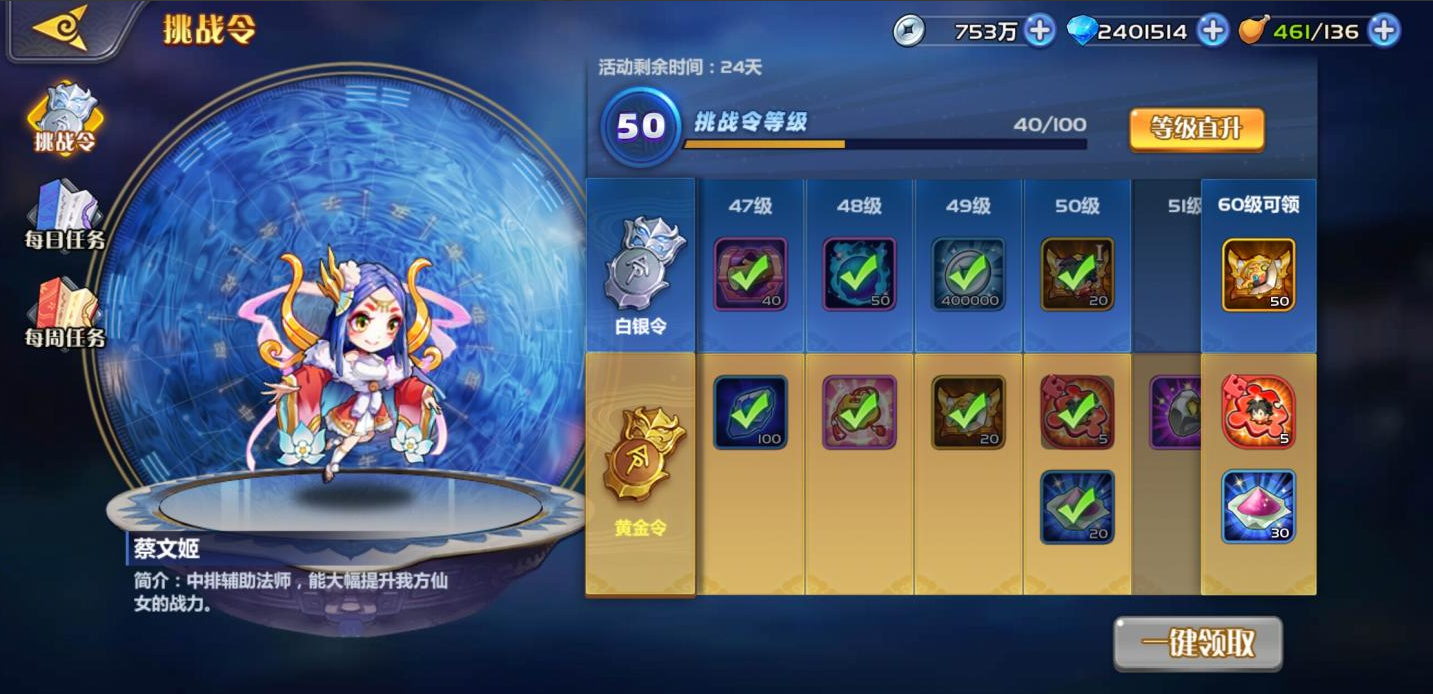Screen dimensions: 1433x694
Task: Open the 每周任务 tab
Action: (x=65, y=313)
